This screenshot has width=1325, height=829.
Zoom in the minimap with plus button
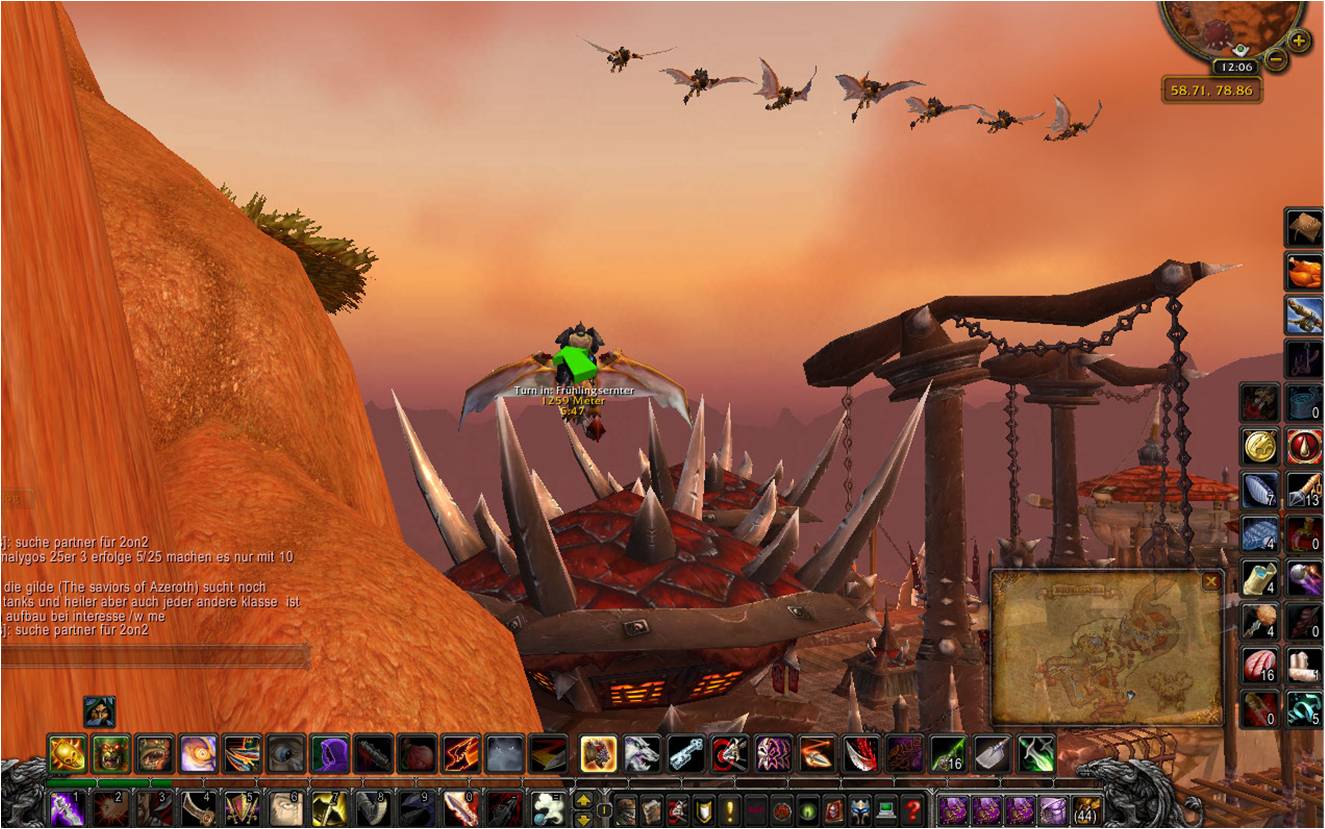click(x=1298, y=41)
